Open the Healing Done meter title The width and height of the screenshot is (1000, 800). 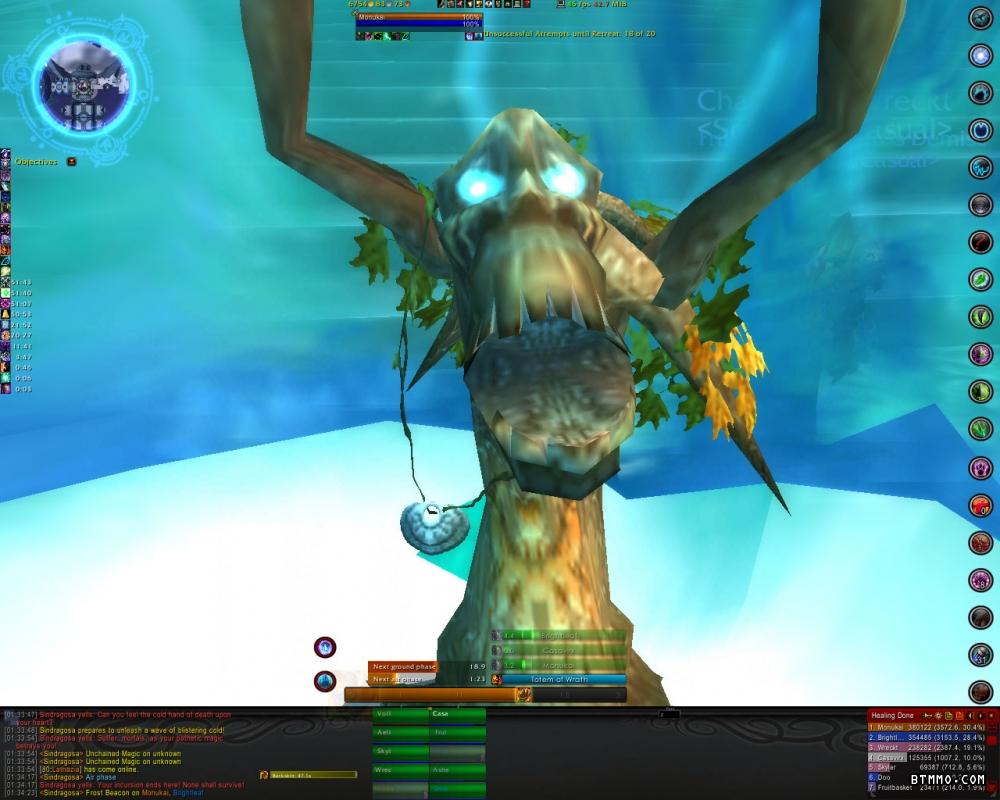891,716
